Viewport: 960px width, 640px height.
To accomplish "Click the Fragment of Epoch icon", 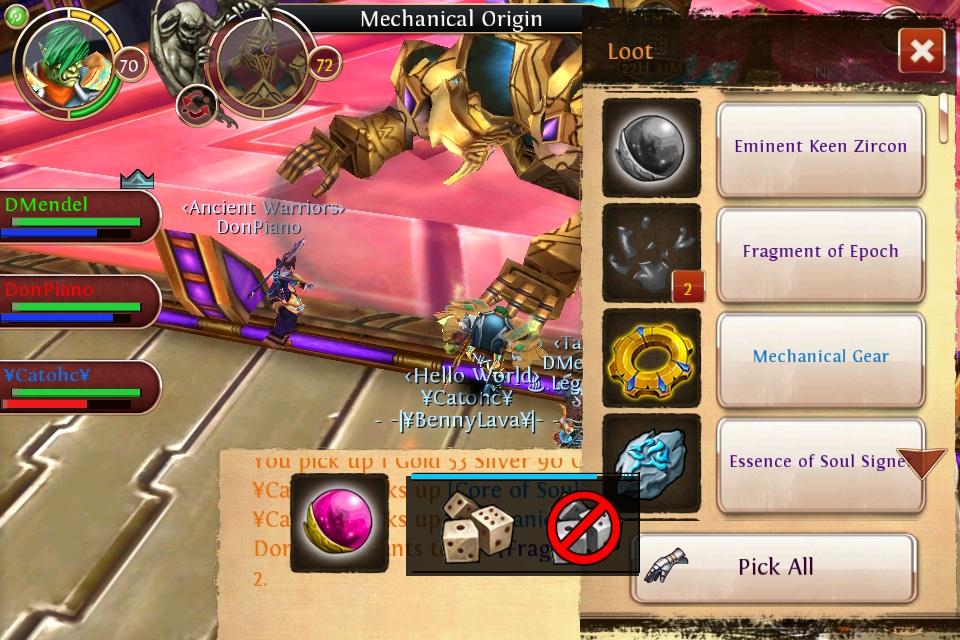I will pyautogui.click(x=651, y=253).
